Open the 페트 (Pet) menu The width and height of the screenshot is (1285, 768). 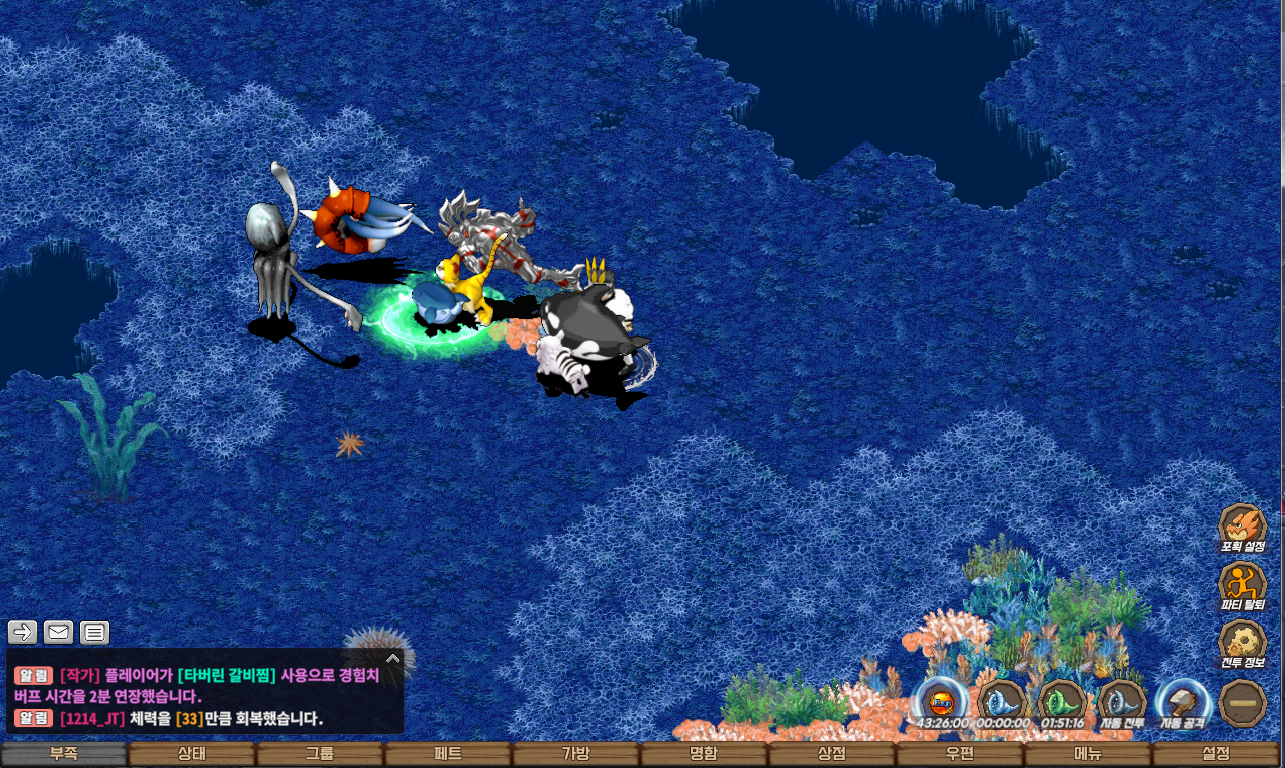coord(448,754)
